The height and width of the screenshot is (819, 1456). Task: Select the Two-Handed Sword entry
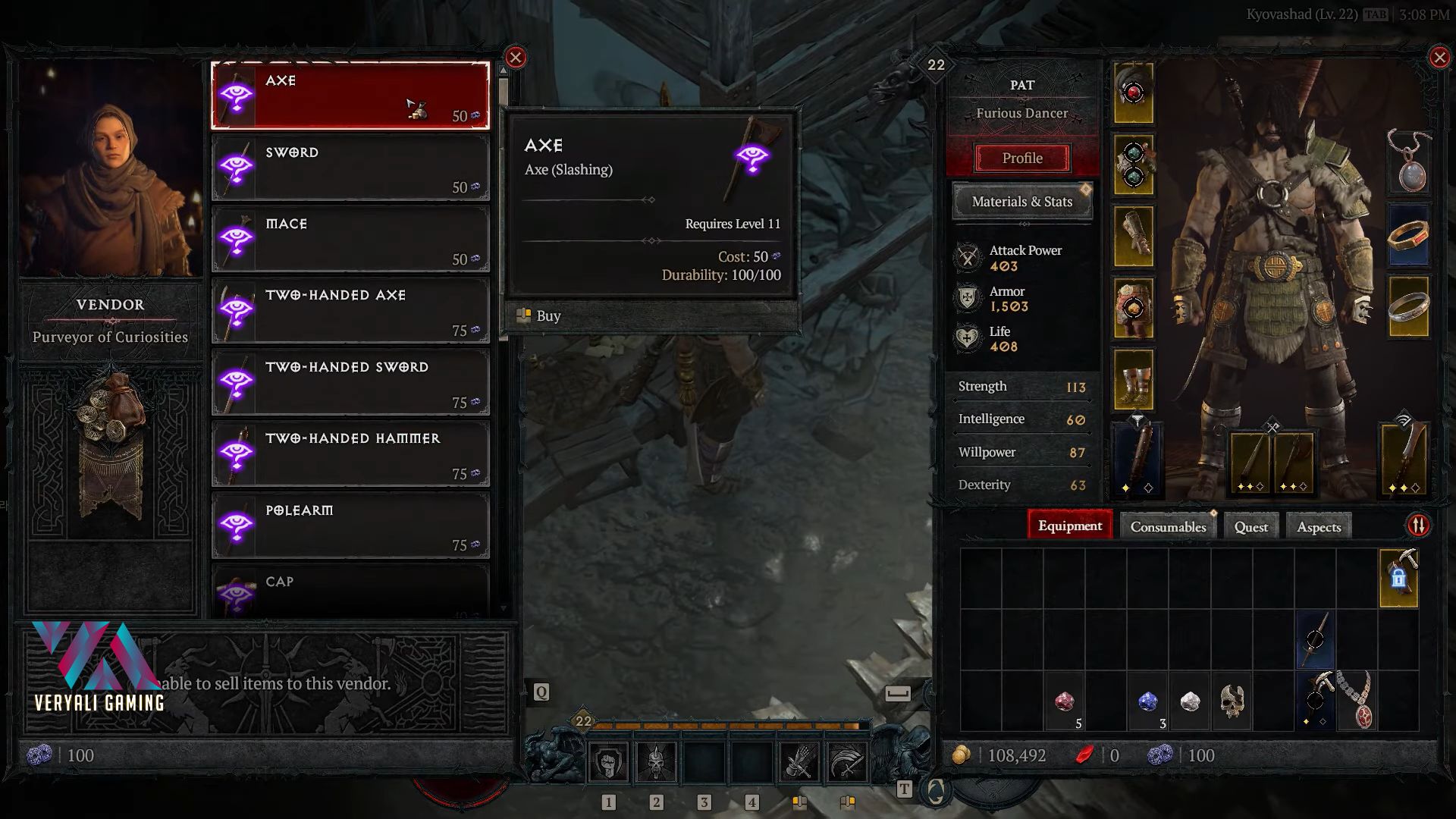click(350, 383)
